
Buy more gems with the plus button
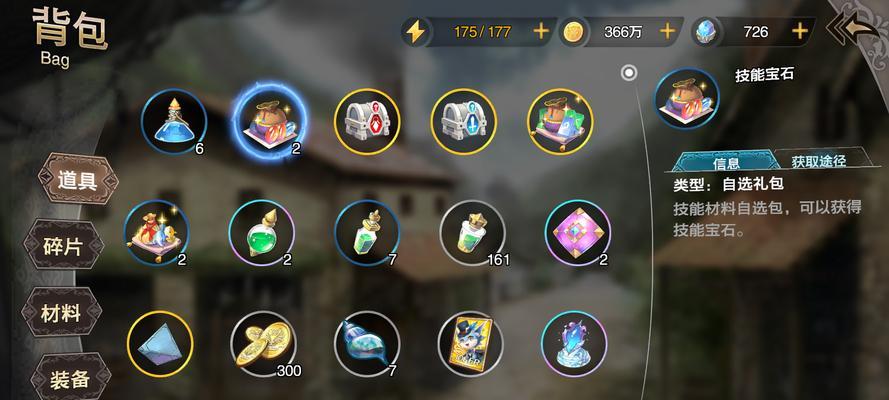click(x=799, y=31)
